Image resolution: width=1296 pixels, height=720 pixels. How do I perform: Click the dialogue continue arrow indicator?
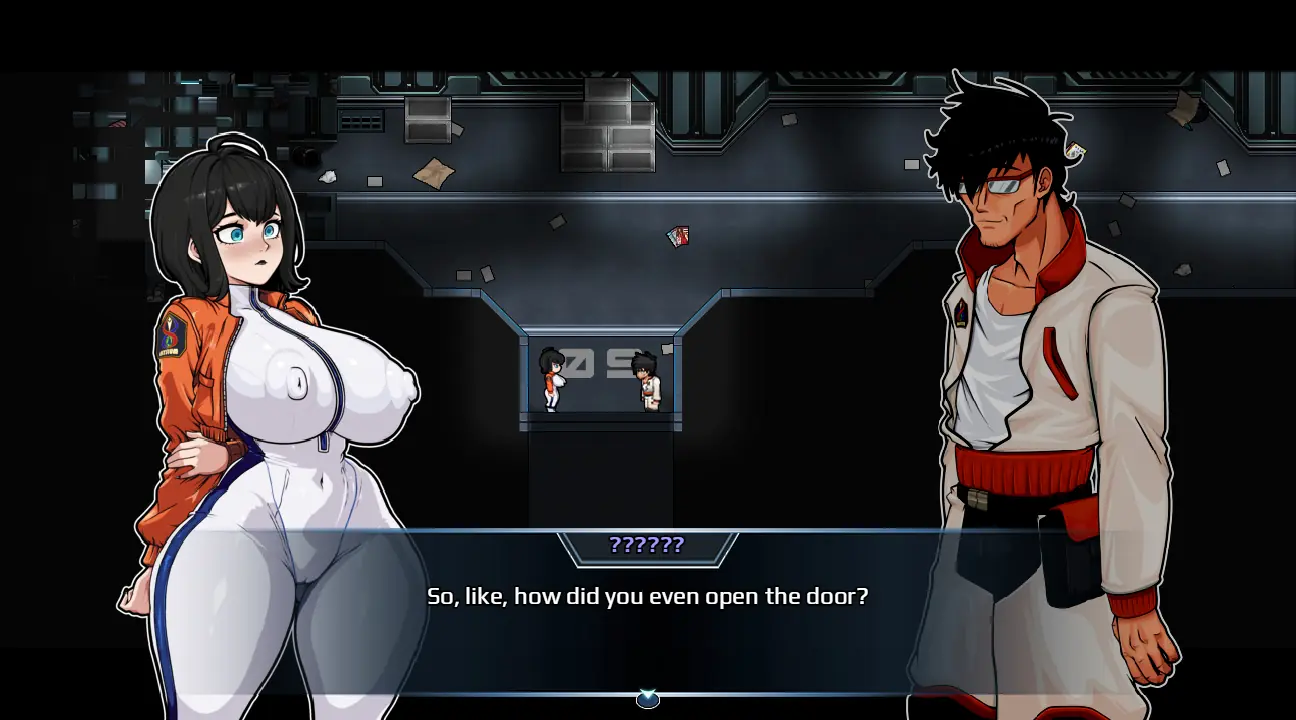tap(647, 699)
